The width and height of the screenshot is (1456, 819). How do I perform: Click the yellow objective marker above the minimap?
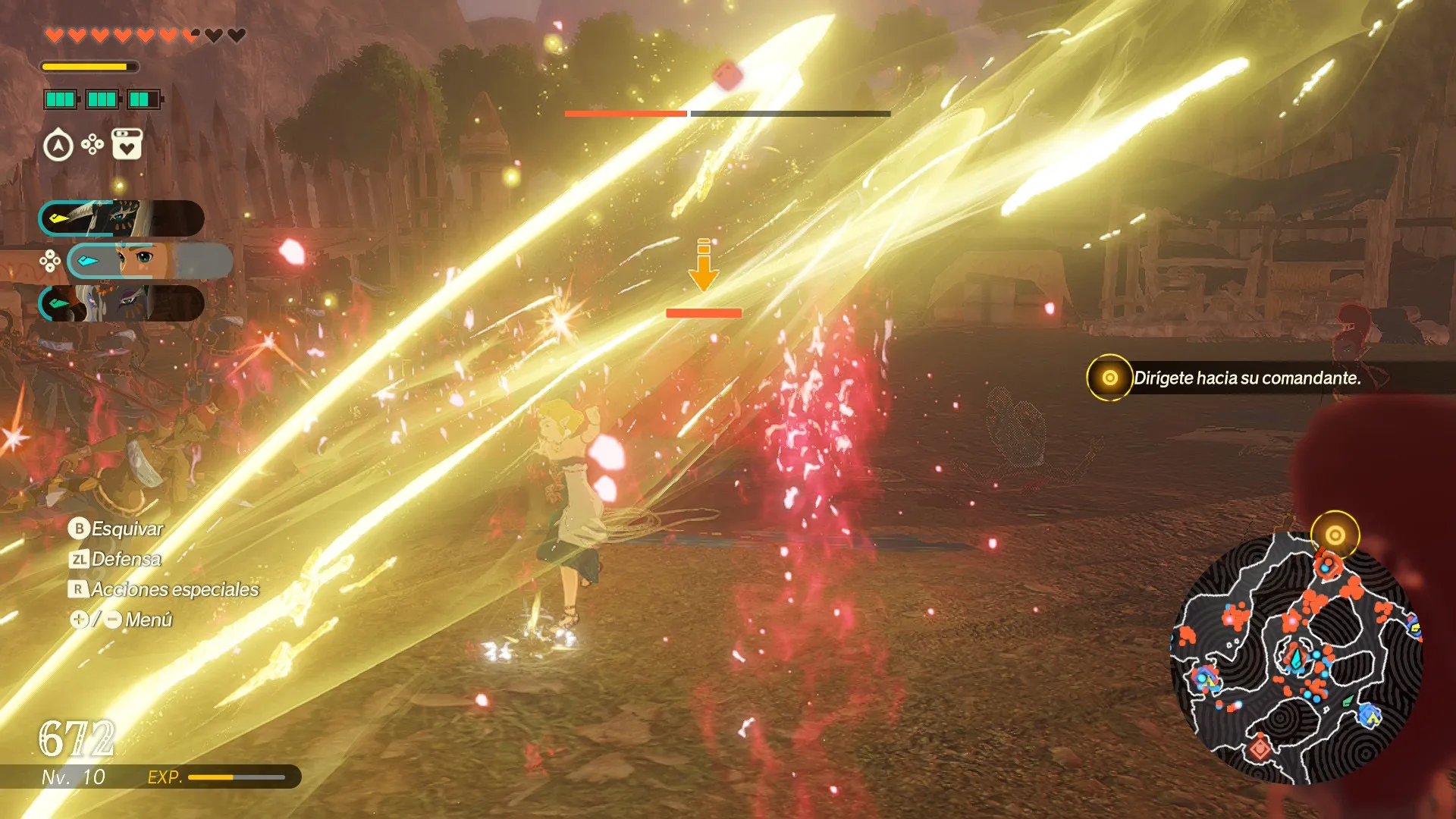[1335, 535]
